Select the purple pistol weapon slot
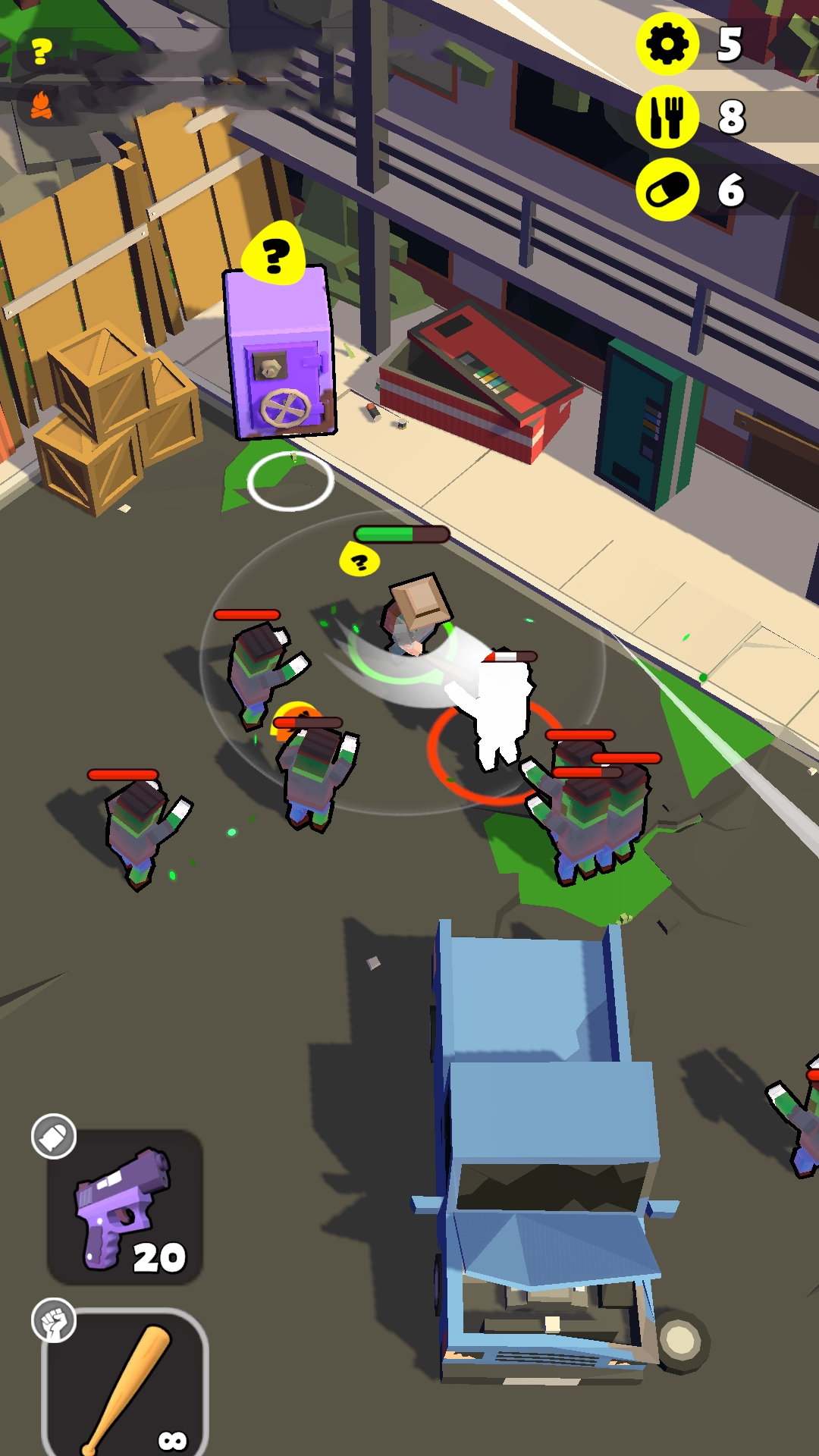Screen dimensions: 819x1456 pyautogui.click(x=125, y=1207)
